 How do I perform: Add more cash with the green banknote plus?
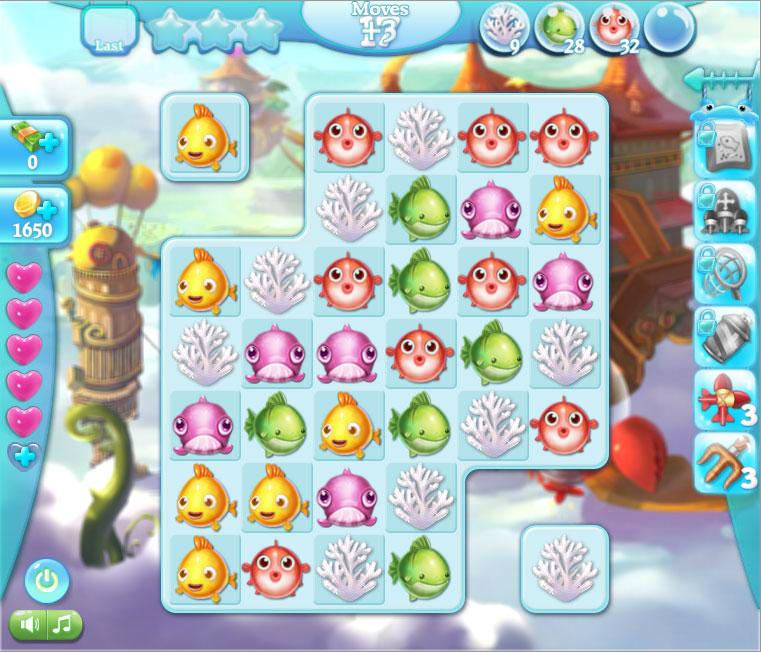tap(36, 146)
